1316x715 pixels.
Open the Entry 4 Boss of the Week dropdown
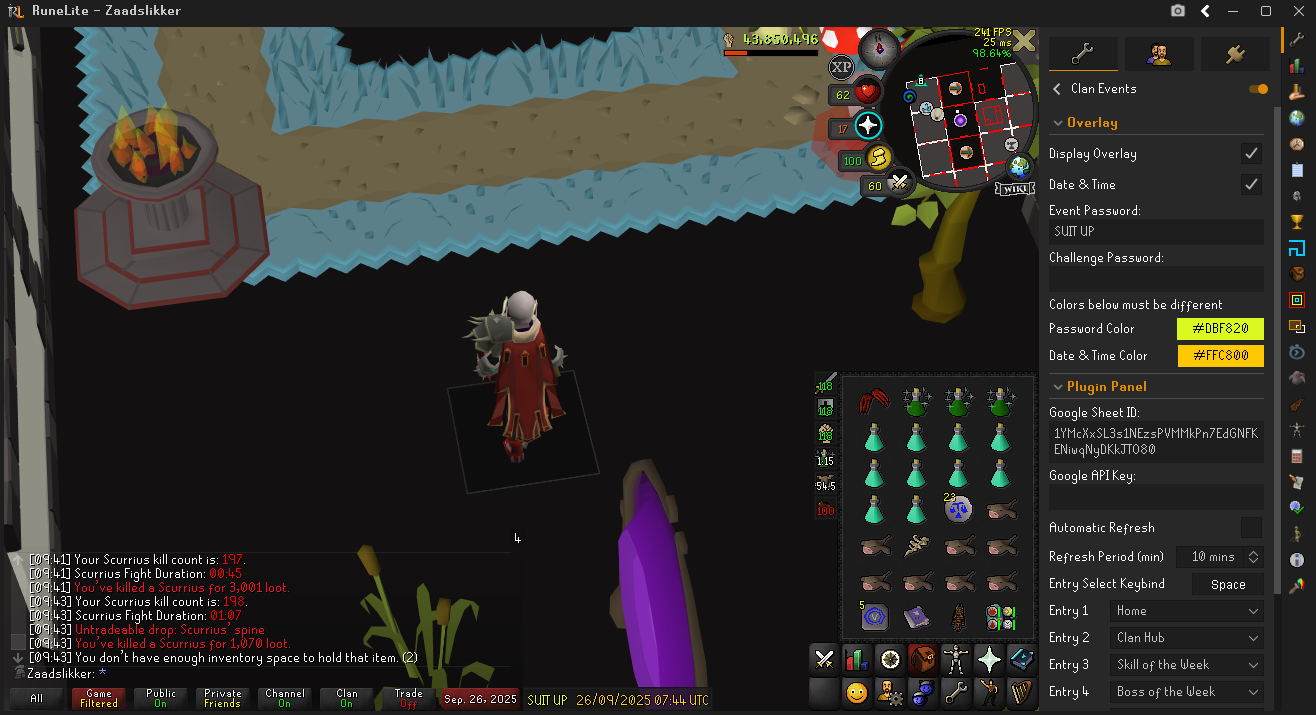1187,692
